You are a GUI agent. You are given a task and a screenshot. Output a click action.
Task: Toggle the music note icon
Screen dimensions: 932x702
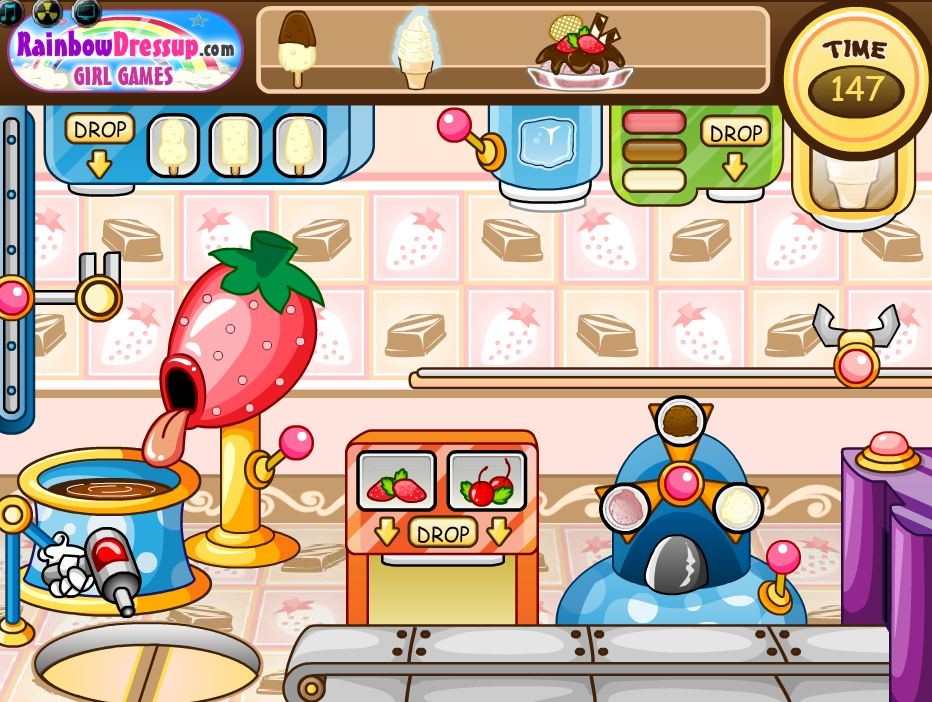(x=10, y=11)
